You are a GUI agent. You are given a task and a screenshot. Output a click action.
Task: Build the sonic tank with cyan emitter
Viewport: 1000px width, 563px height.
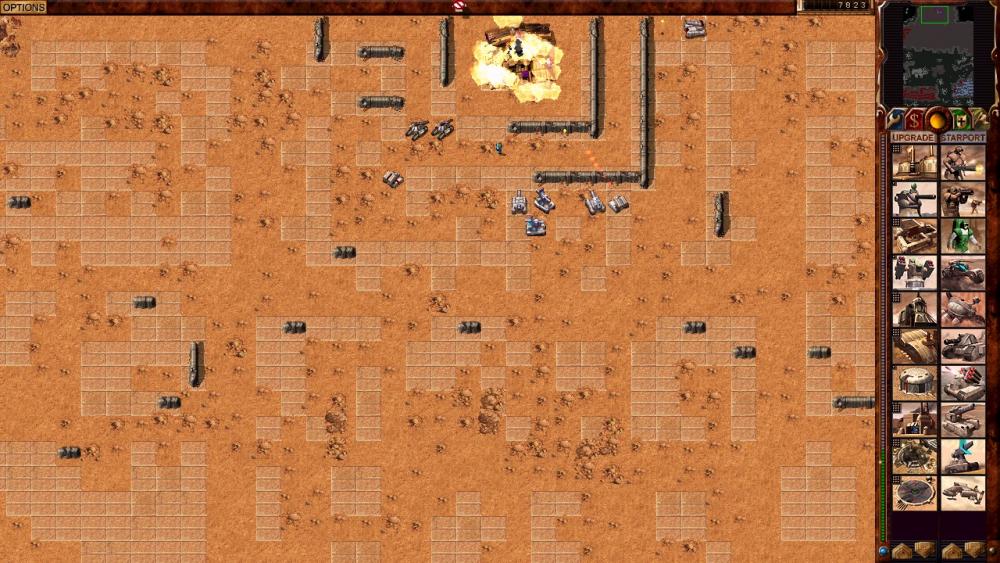pos(963,457)
